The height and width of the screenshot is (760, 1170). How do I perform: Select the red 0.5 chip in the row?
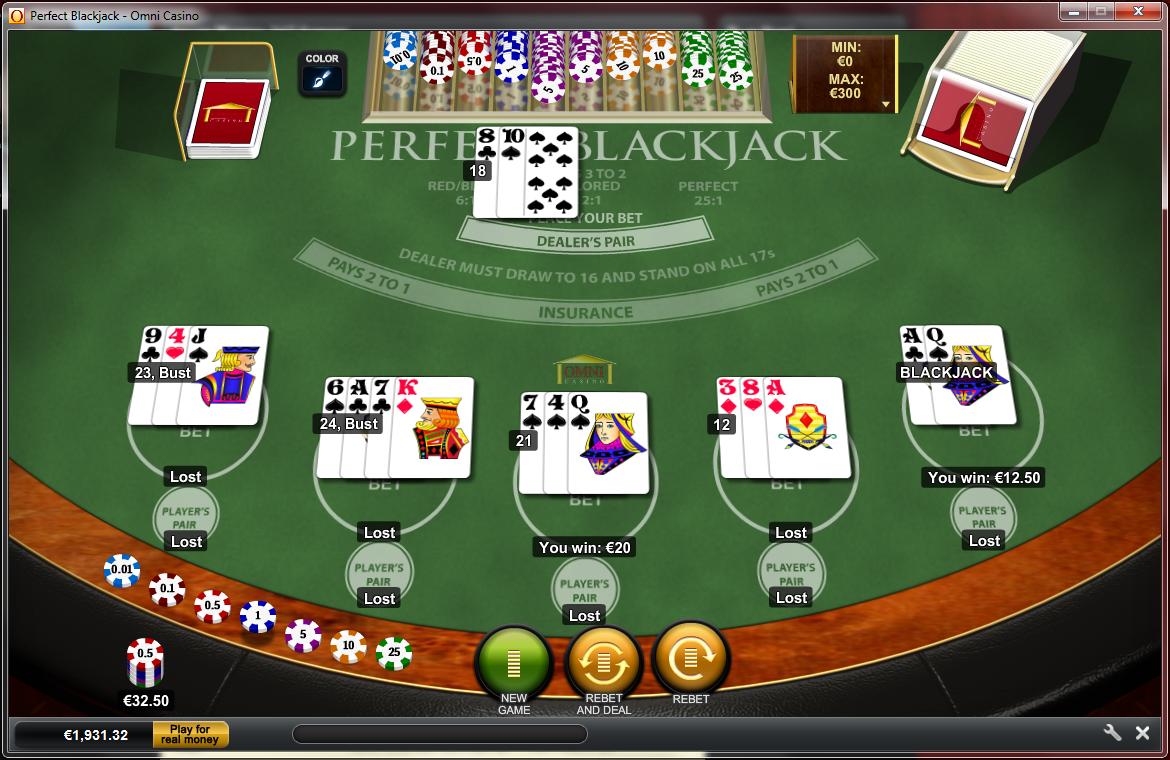coord(212,606)
